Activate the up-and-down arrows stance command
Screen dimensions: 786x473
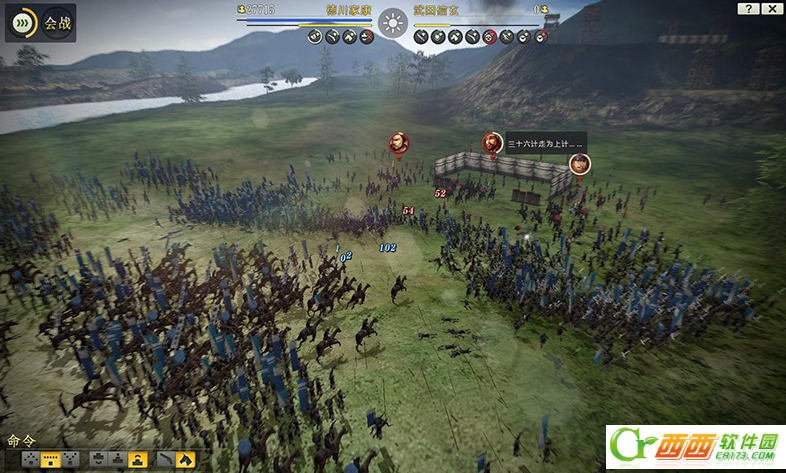point(99,459)
